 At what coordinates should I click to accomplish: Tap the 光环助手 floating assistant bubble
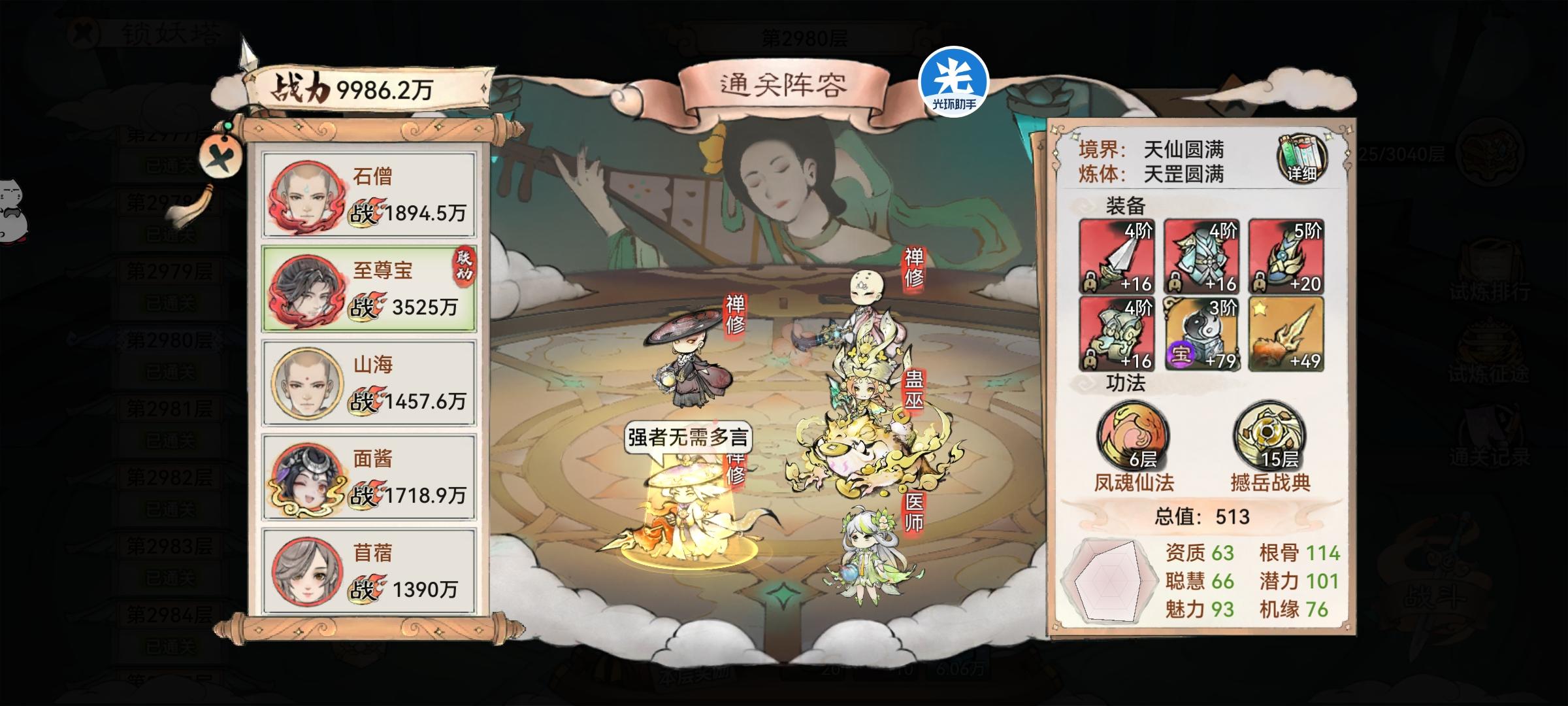coord(953,82)
